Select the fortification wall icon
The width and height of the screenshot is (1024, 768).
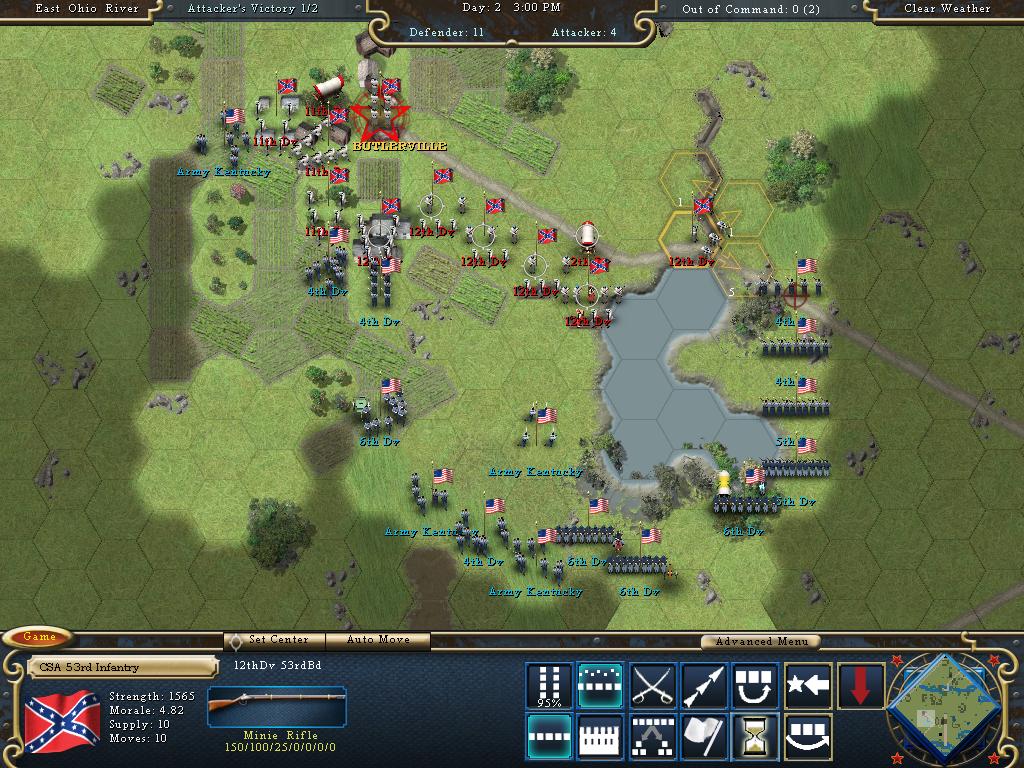pyautogui.click(x=601, y=737)
